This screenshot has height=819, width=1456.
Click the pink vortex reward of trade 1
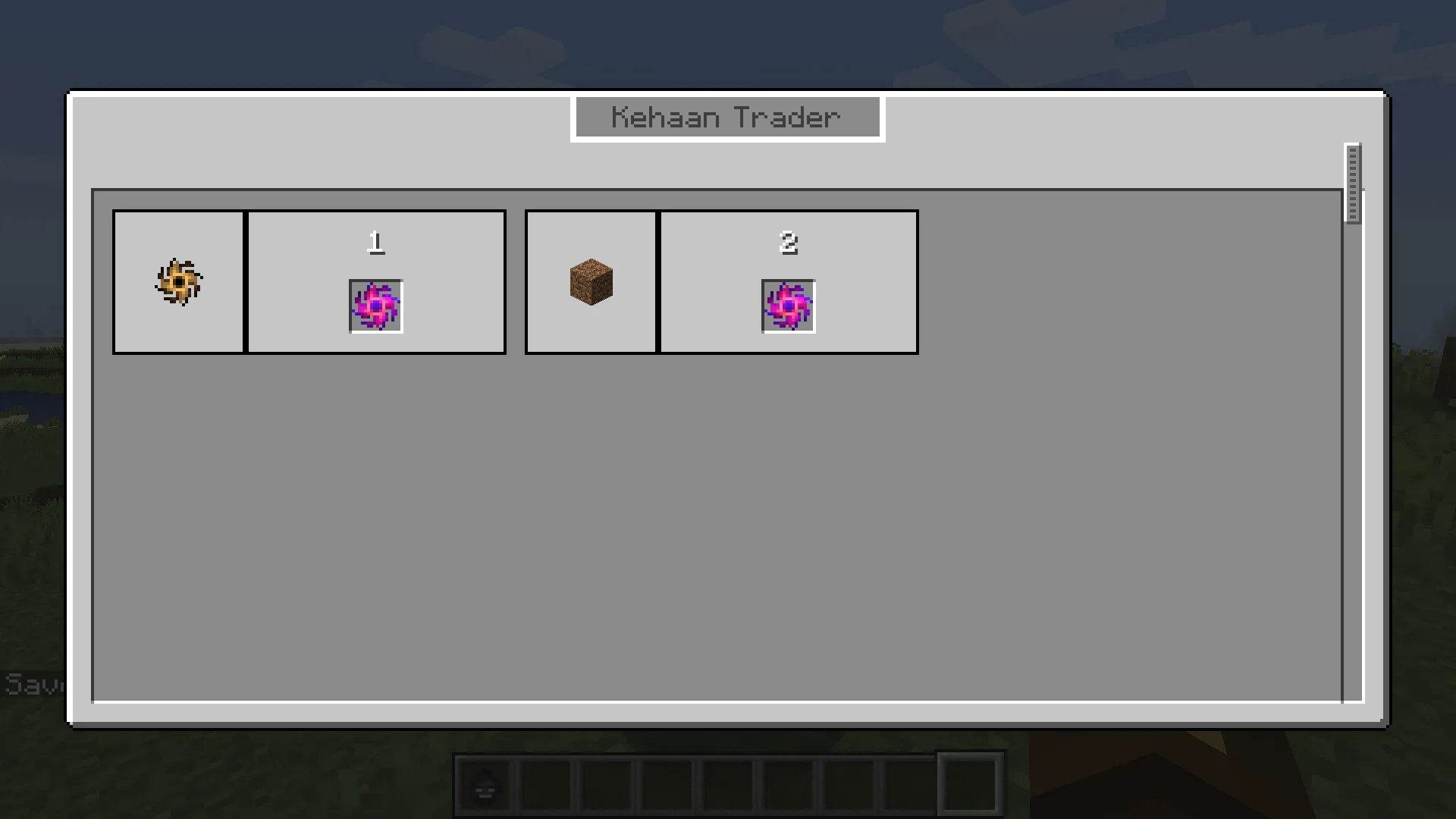click(376, 306)
